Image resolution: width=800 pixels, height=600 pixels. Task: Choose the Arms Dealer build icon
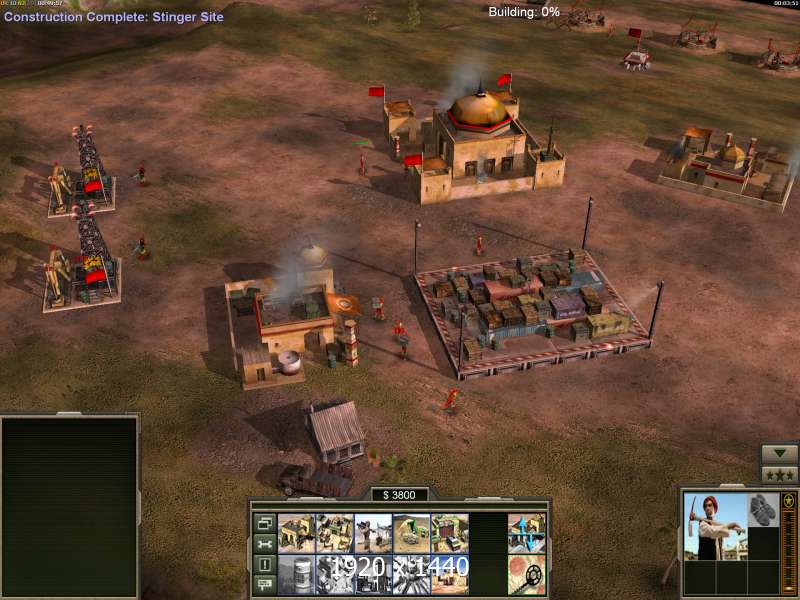(450, 533)
